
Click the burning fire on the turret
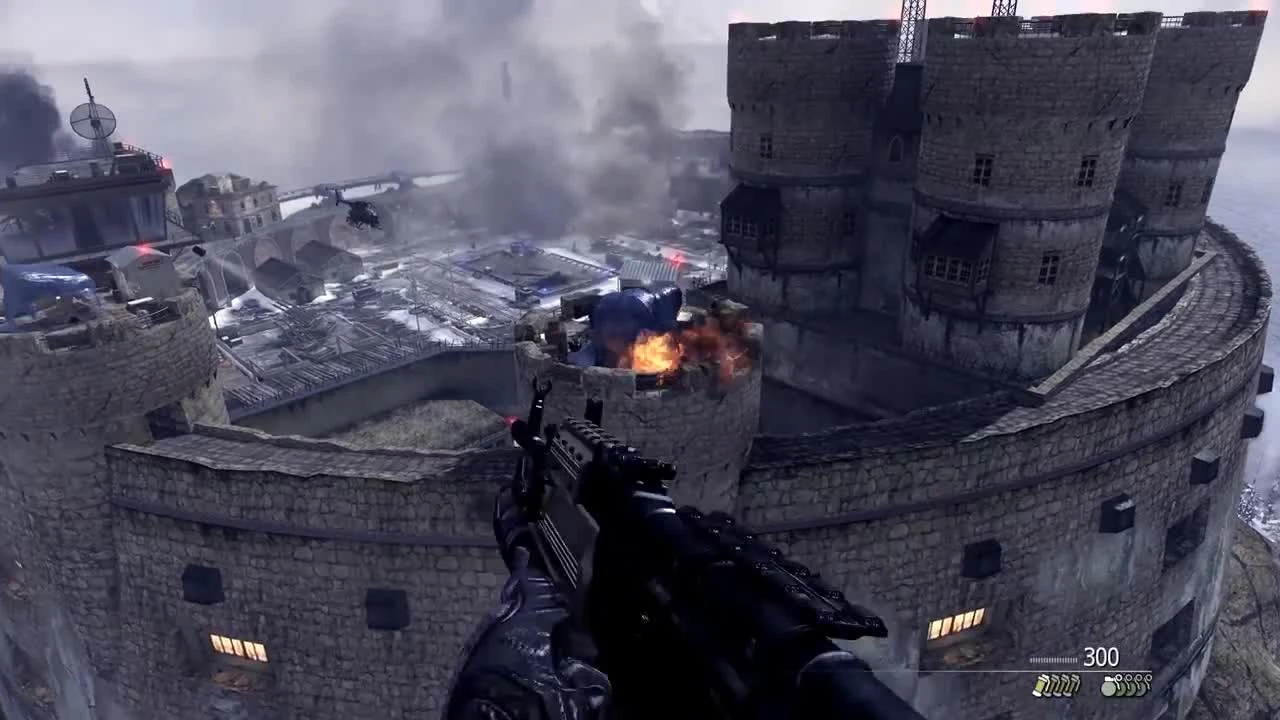pyautogui.click(x=655, y=355)
